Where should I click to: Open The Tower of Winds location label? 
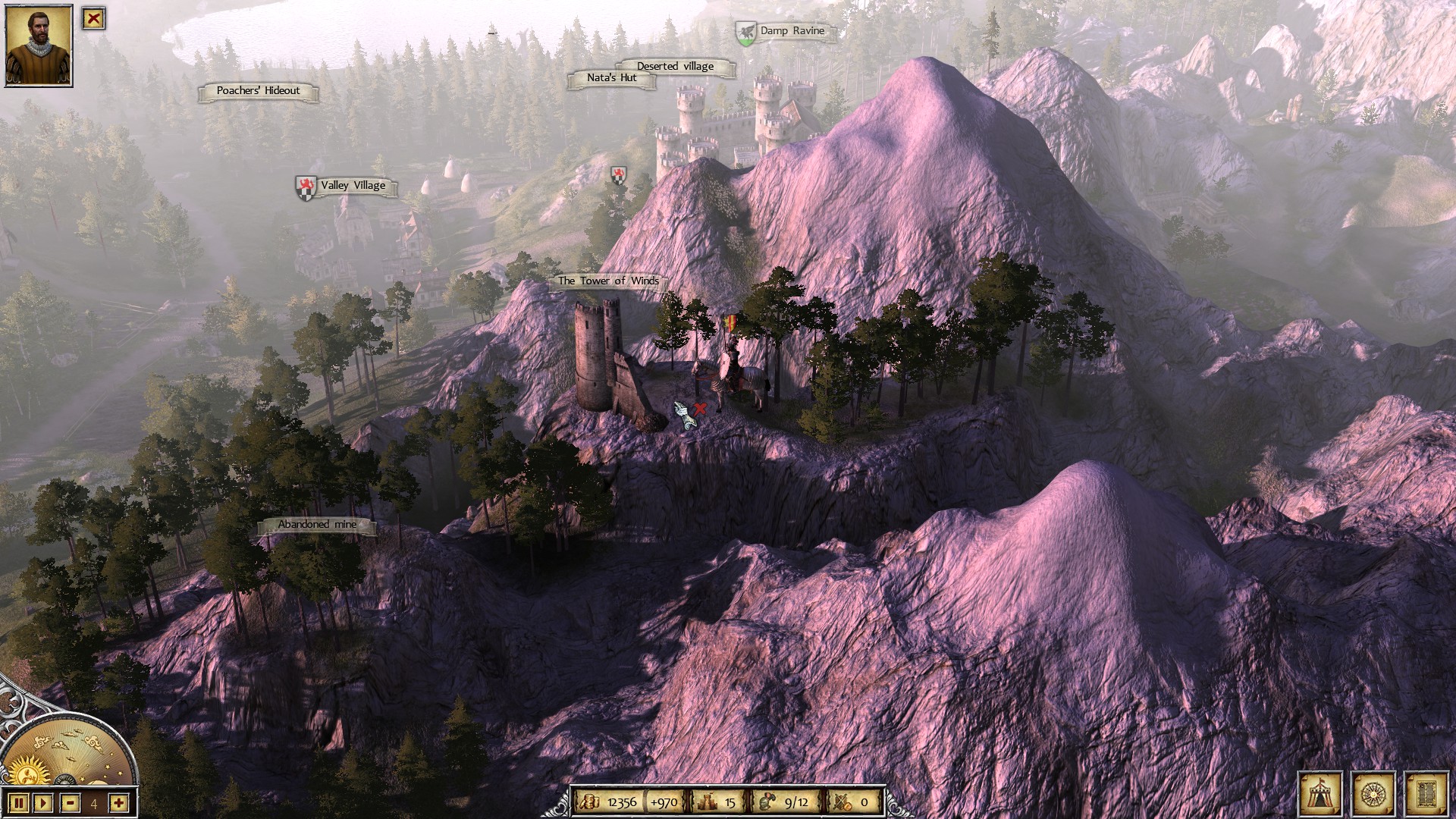click(x=609, y=280)
